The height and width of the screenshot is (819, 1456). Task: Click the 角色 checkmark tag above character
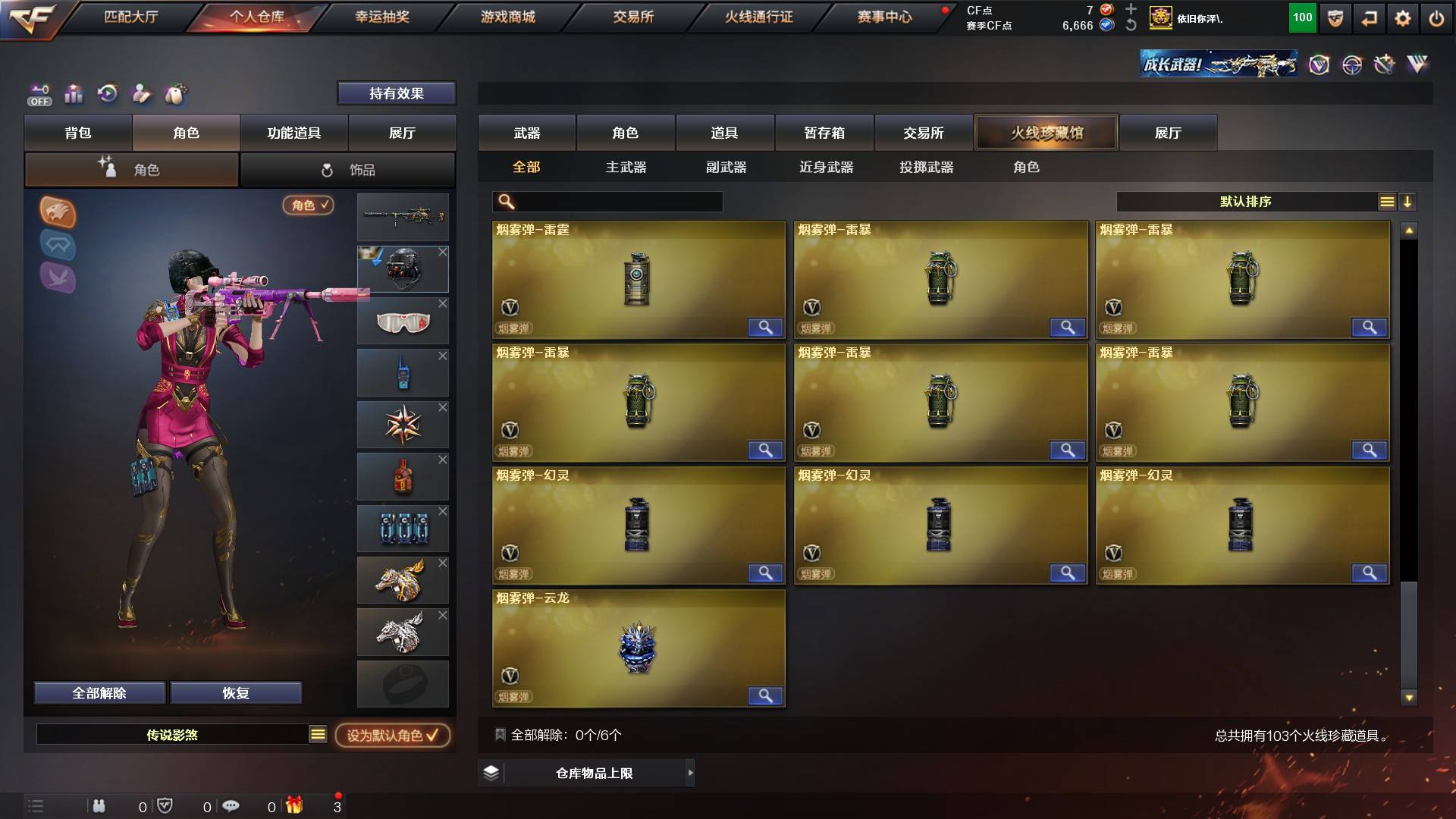(307, 206)
